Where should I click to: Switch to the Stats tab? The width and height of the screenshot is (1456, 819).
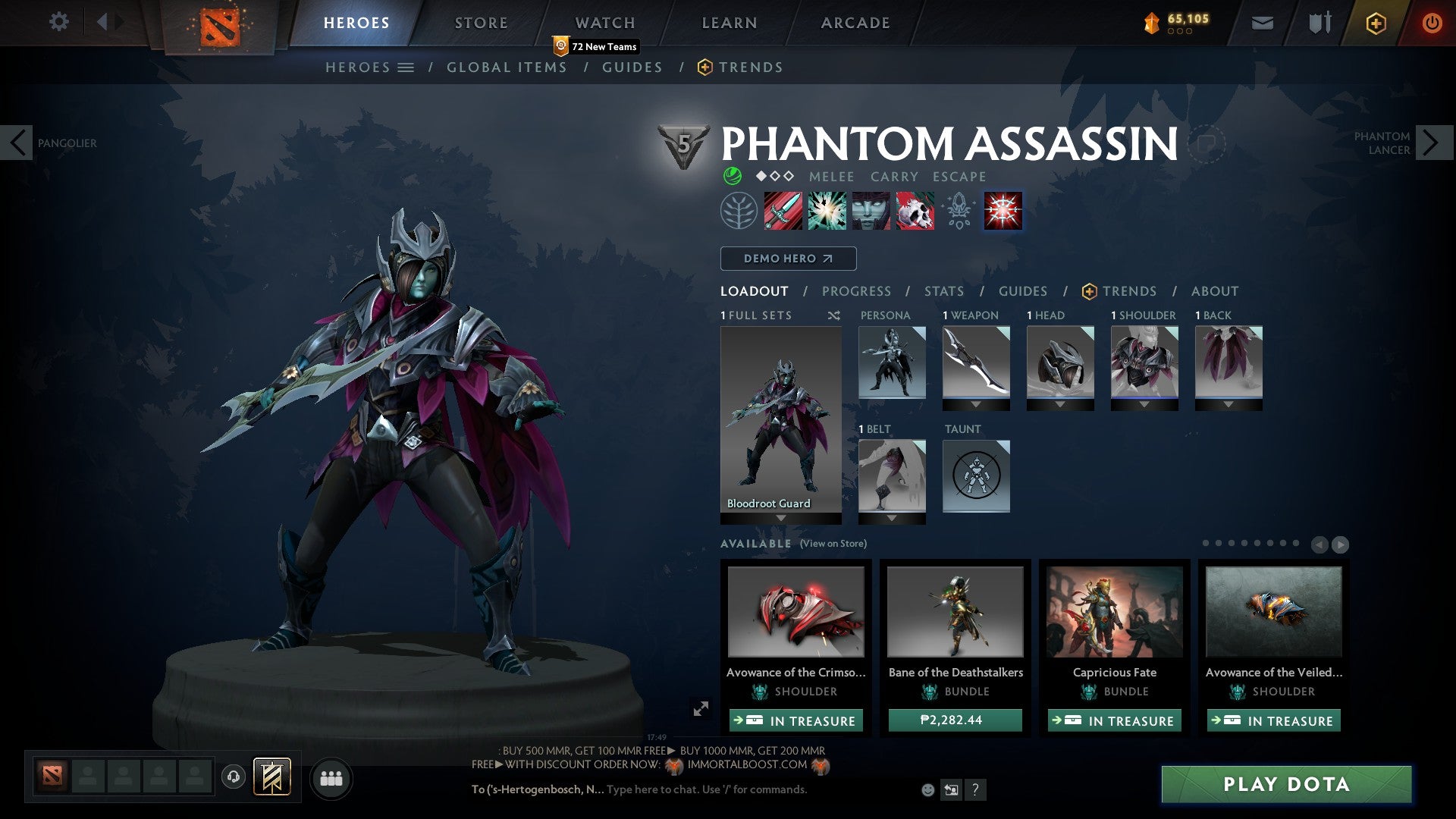point(943,291)
